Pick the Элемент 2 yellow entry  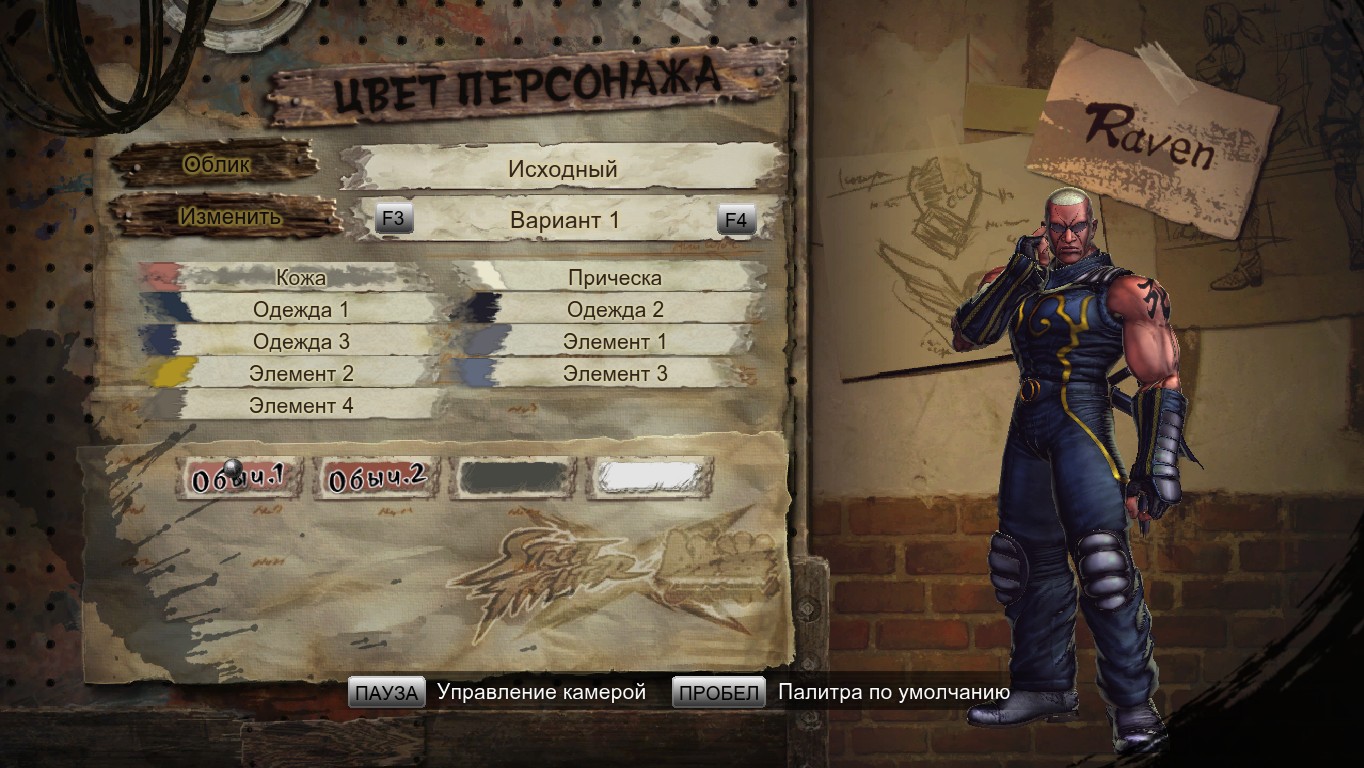coord(300,374)
